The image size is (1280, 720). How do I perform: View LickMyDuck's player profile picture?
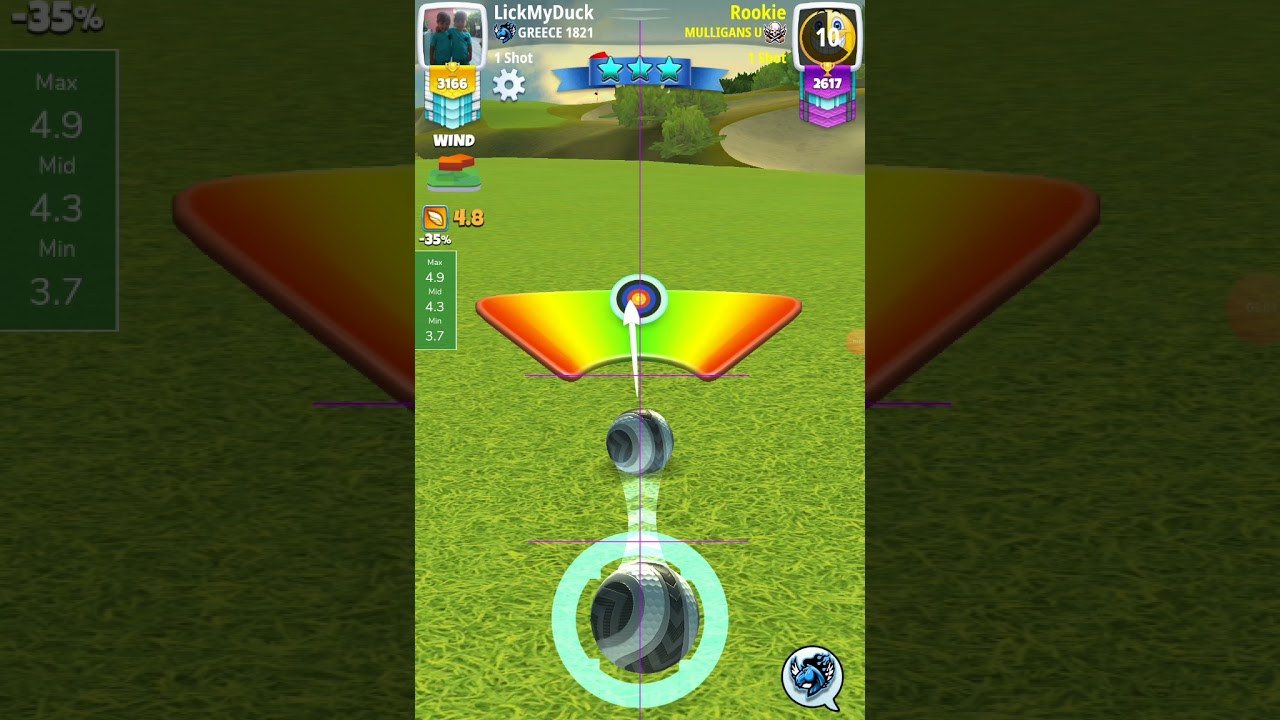tap(452, 36)
